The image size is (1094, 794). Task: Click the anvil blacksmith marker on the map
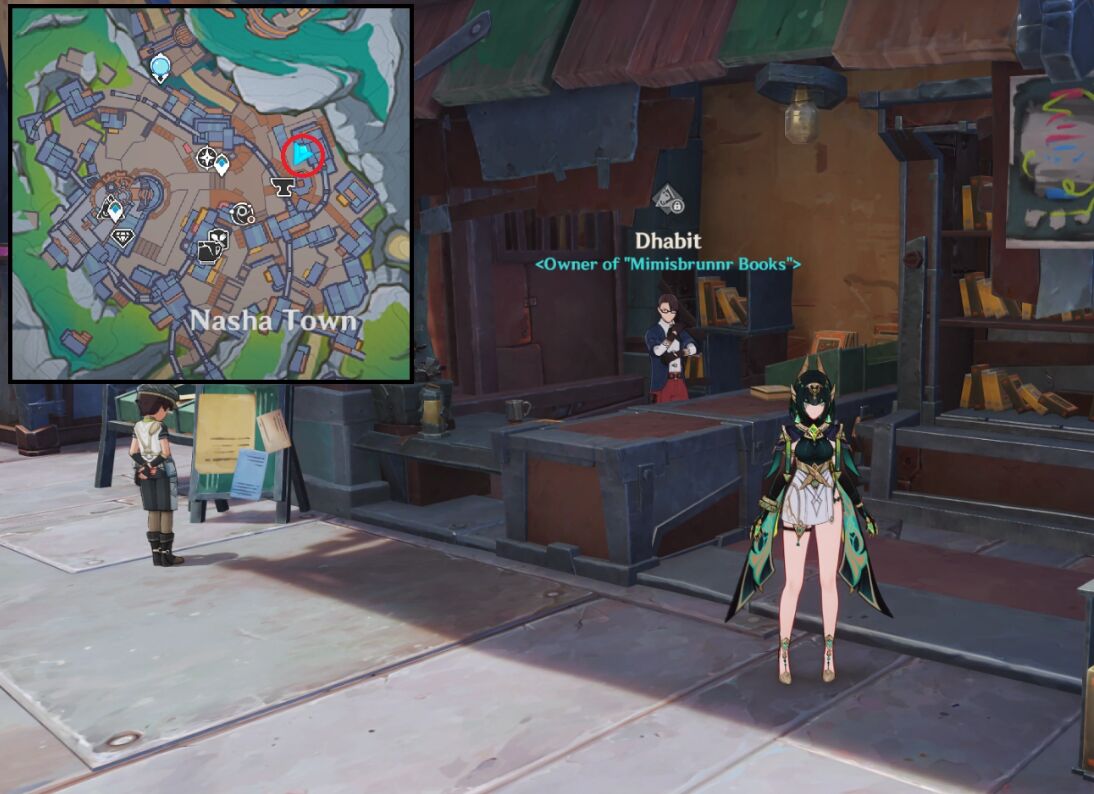pos(283,186)
